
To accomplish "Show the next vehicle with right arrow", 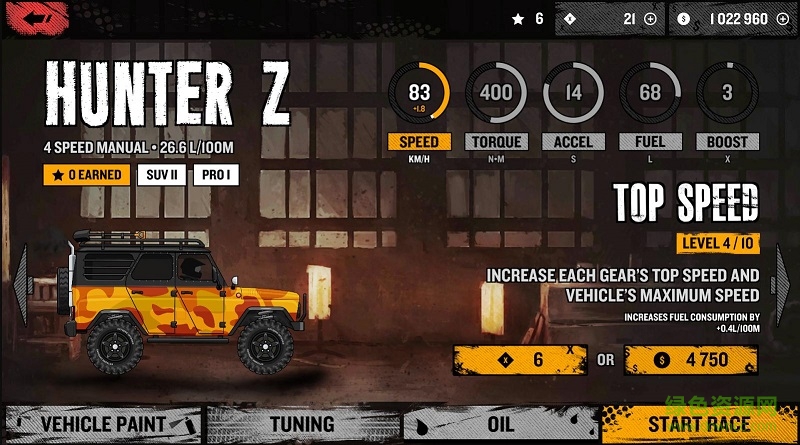I will [783, 284].
